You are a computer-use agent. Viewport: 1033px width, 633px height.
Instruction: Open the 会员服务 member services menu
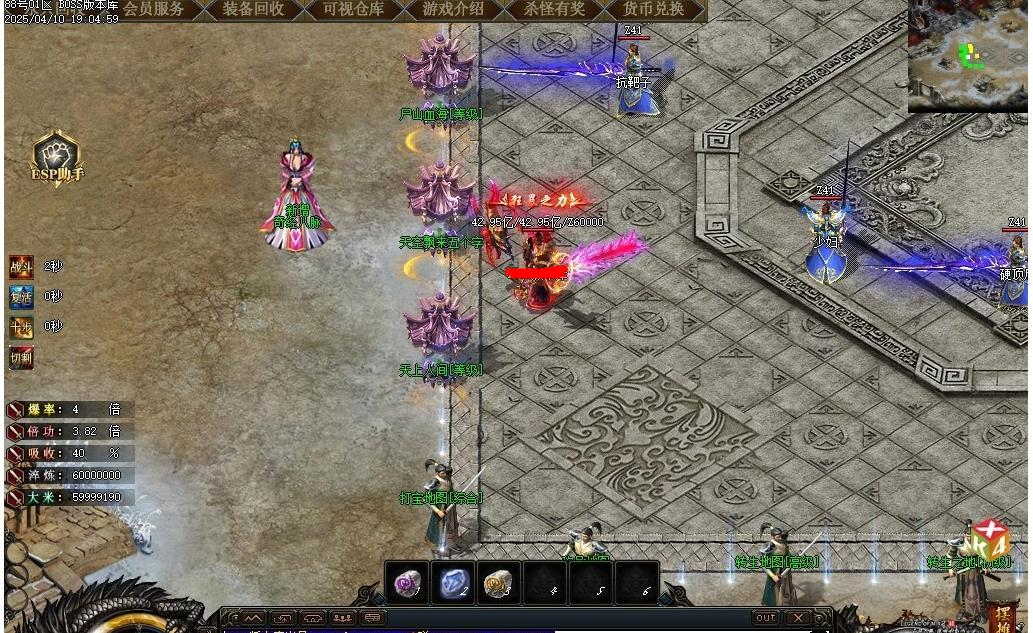[x=154, y=10]
